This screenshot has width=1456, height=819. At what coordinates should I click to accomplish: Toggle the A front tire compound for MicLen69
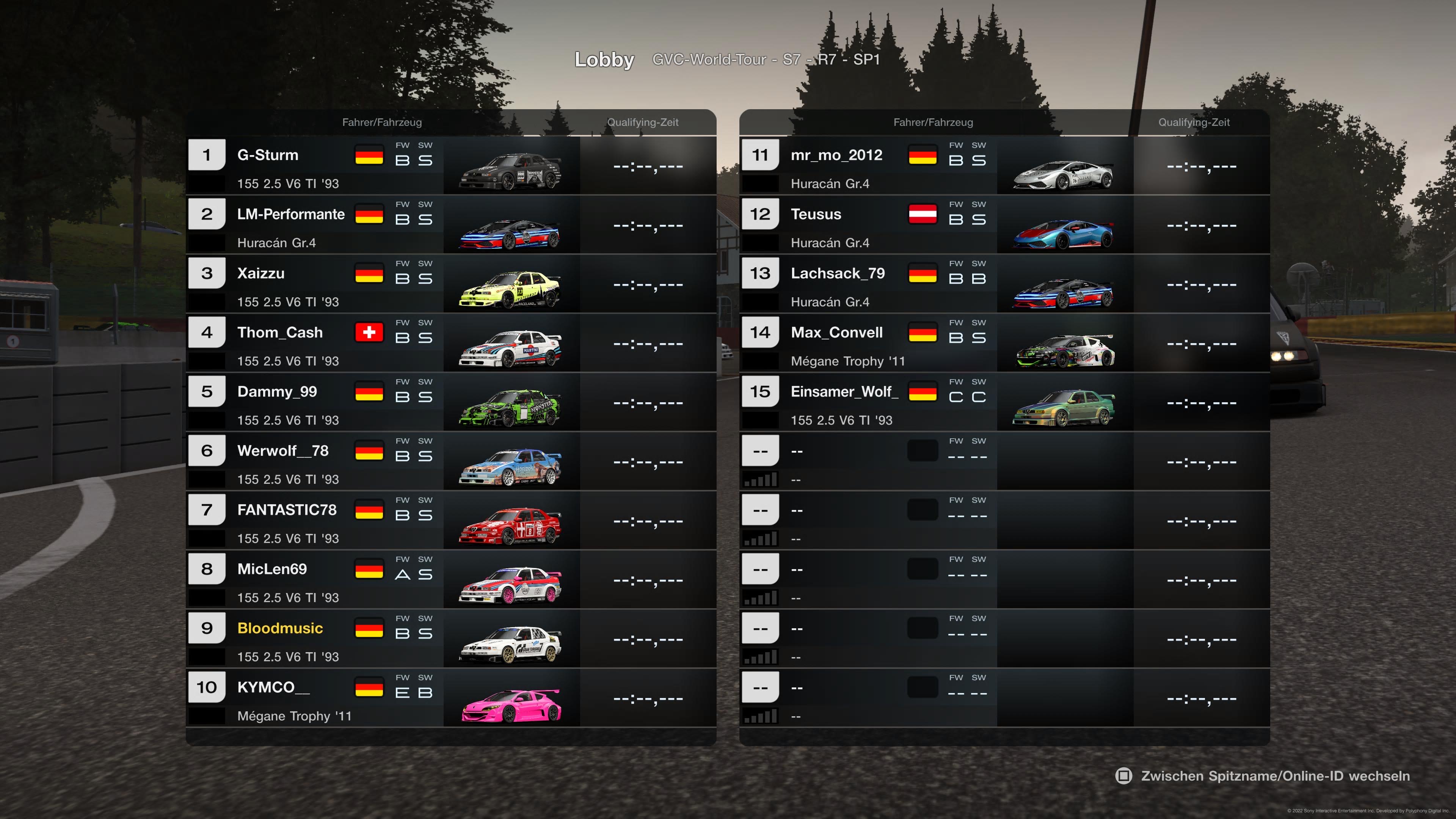403,575
